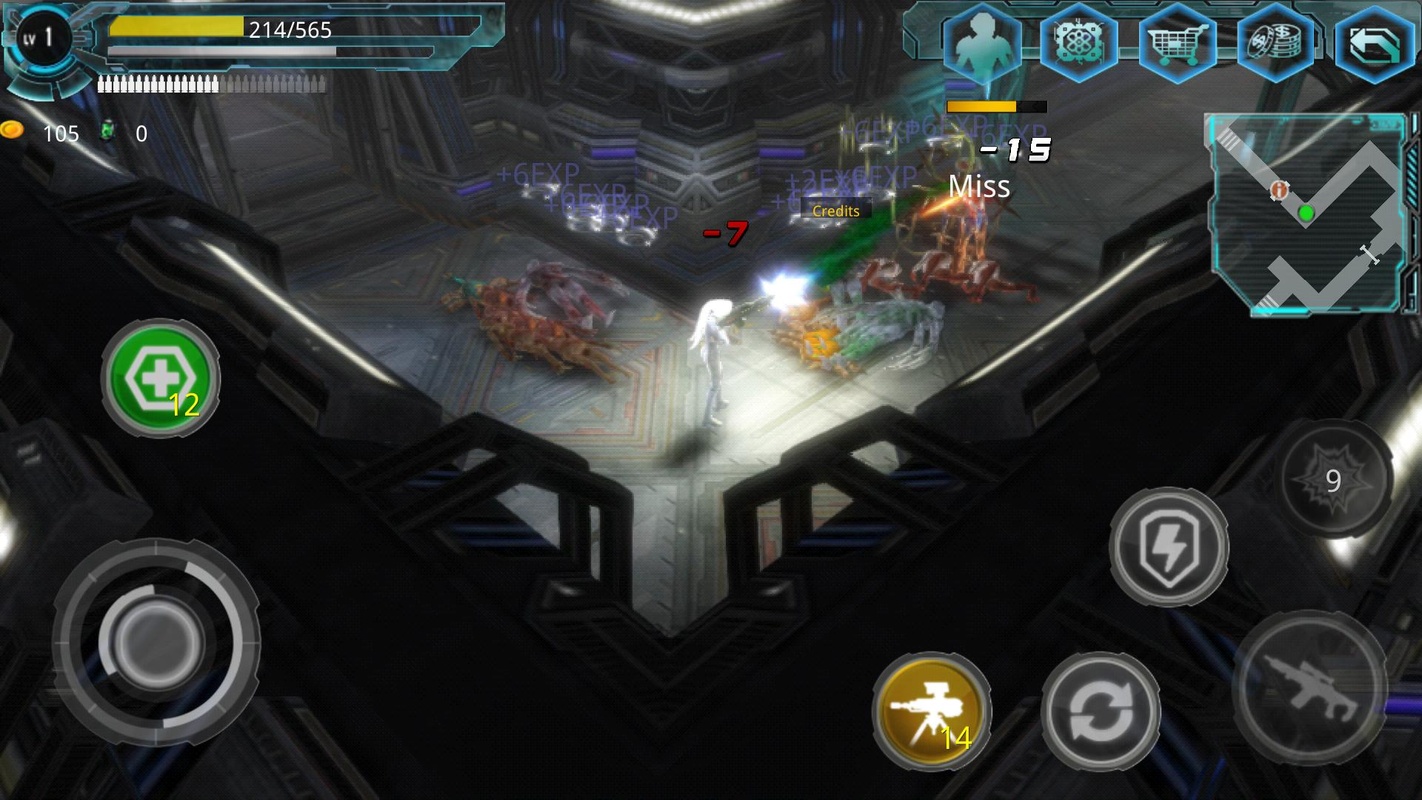Activate the lightning shield ability
The width and height of the screenshot is (1422, 800).
[x=1169, y=547]
